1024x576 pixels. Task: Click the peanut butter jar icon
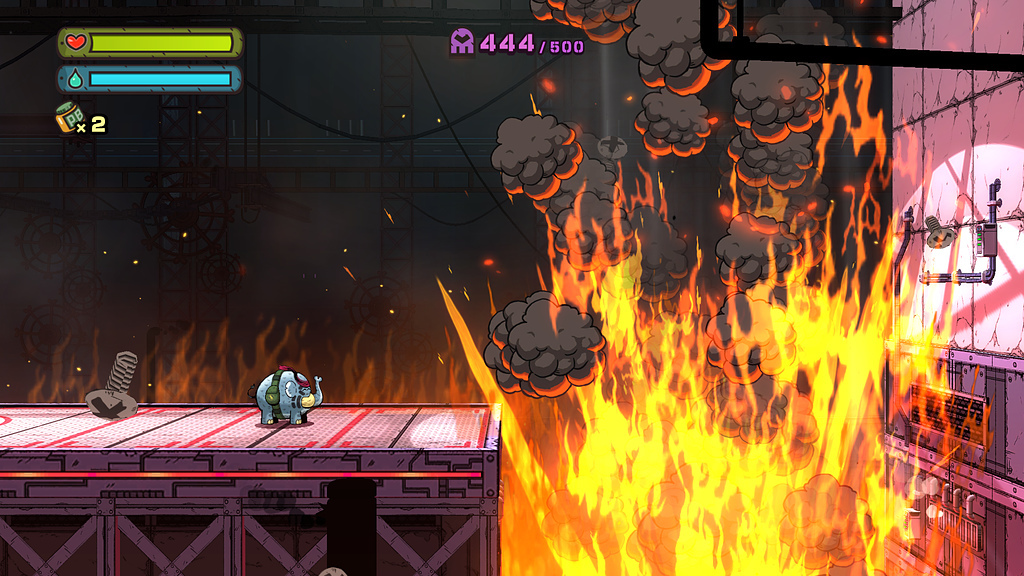[68, 117]
